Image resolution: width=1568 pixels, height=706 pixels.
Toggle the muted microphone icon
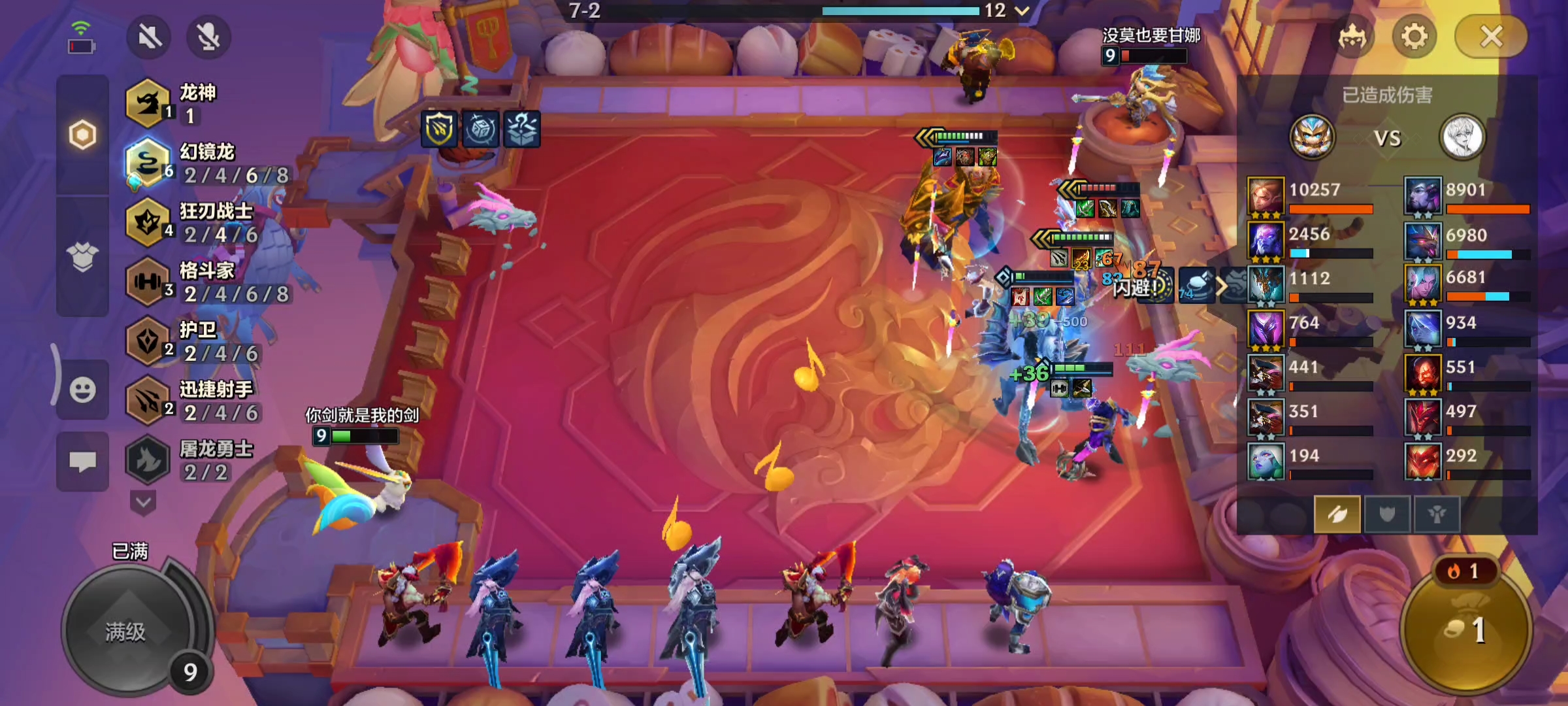[x=208, y=37]
